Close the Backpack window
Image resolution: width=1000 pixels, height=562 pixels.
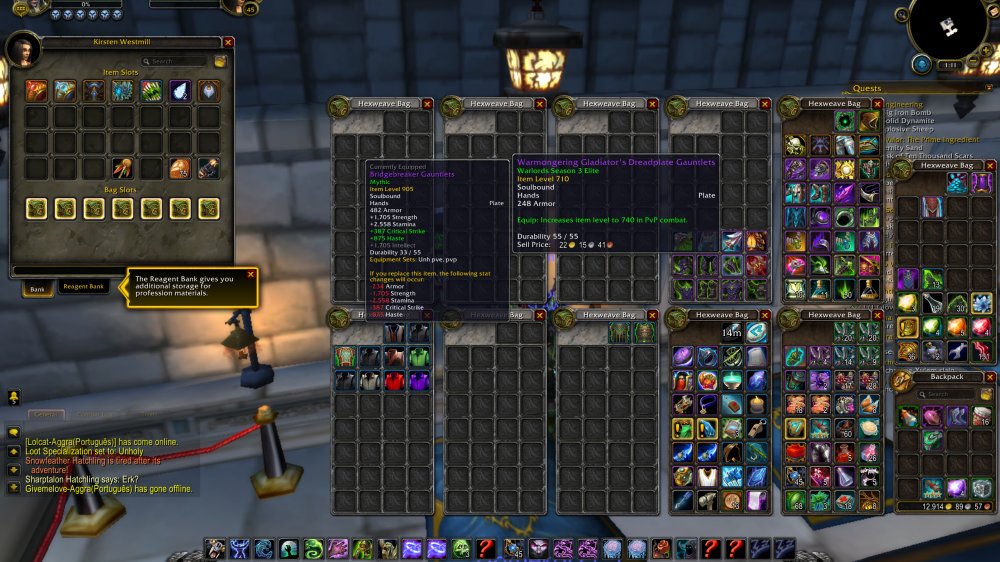click(x=990, y=377)
